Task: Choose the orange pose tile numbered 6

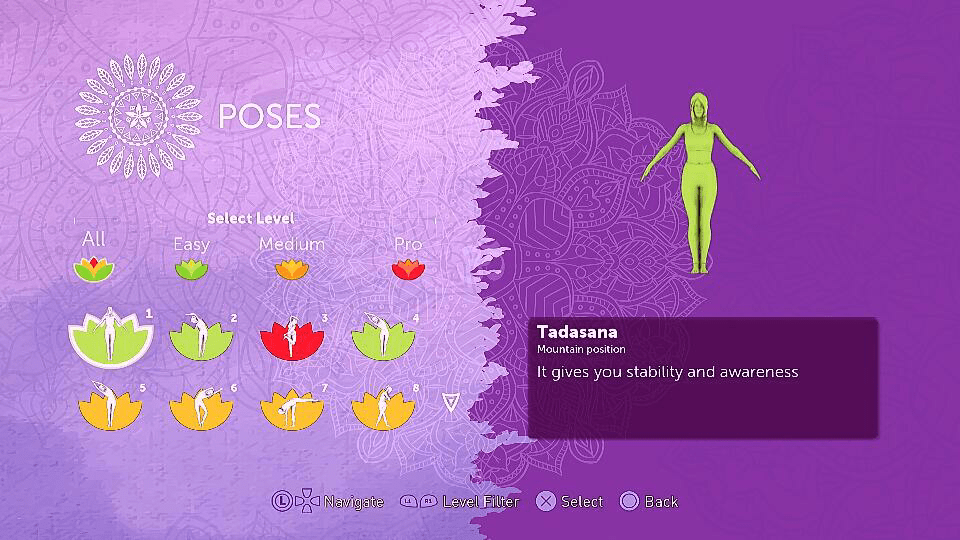Action: (x=201, y=406)
